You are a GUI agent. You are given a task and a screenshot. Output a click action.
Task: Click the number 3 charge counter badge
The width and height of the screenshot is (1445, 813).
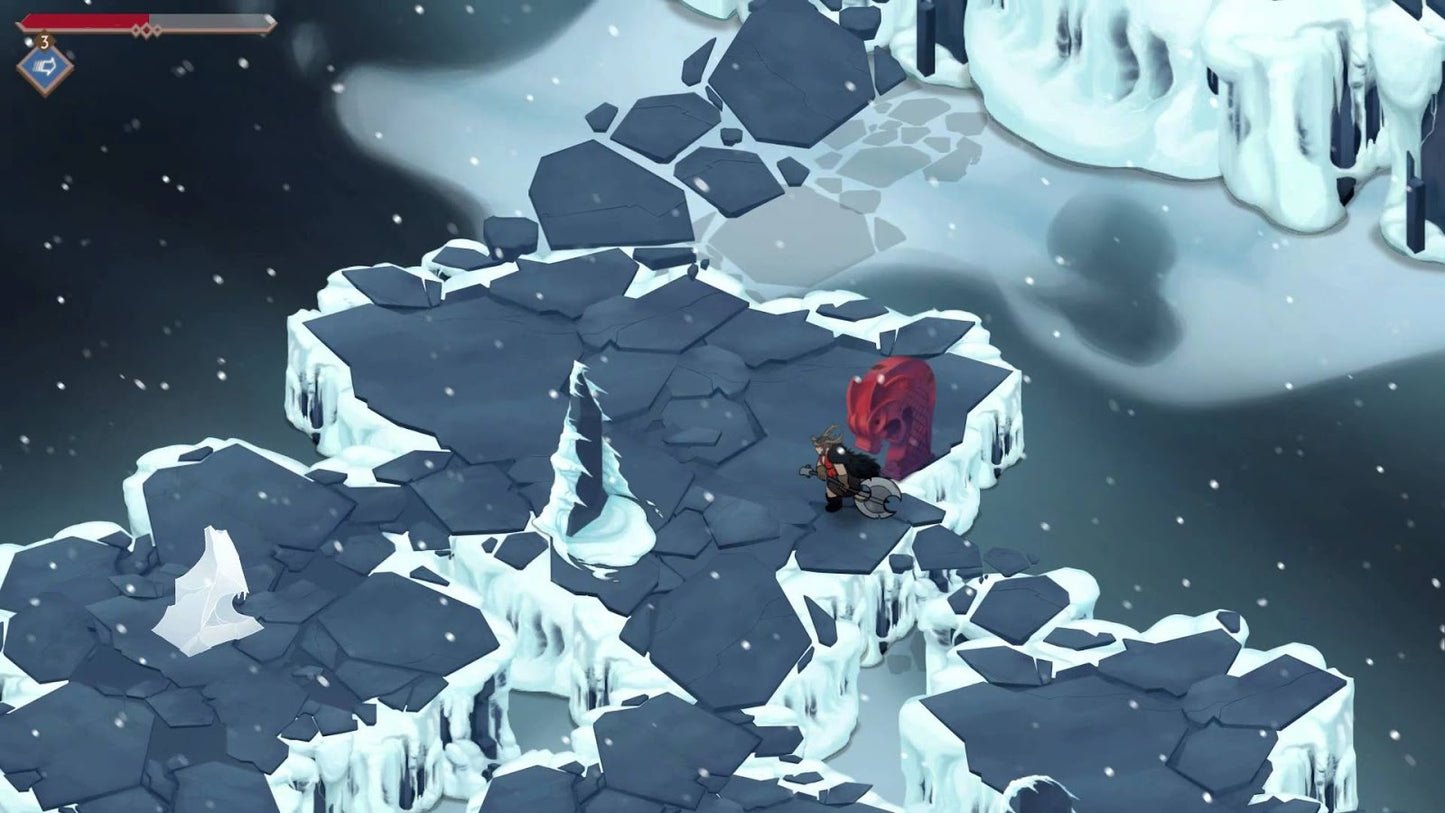(44, 41)
